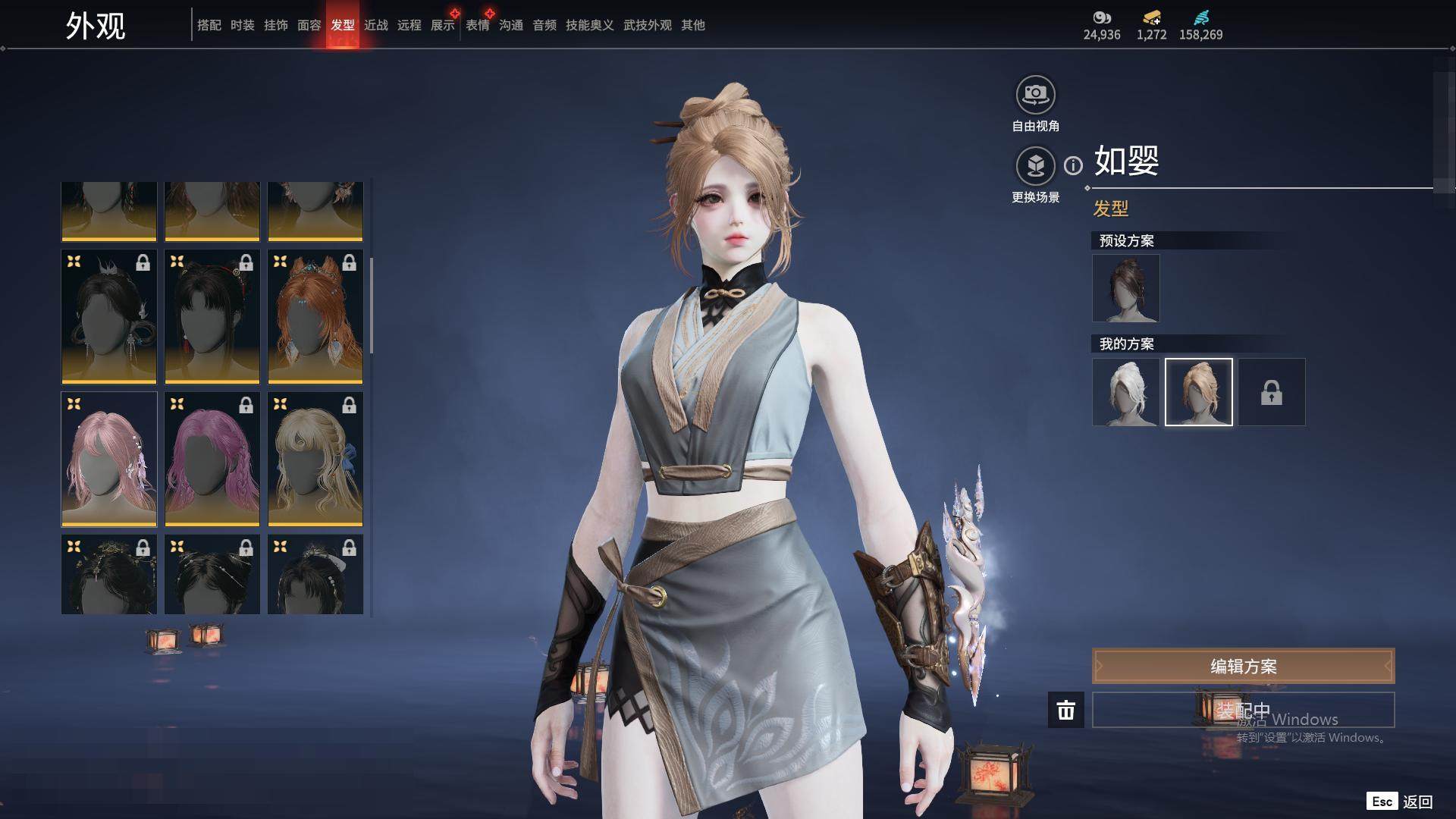
Task: Select the locked orange hairstyle thumbnail
Action: pos(315,316)
